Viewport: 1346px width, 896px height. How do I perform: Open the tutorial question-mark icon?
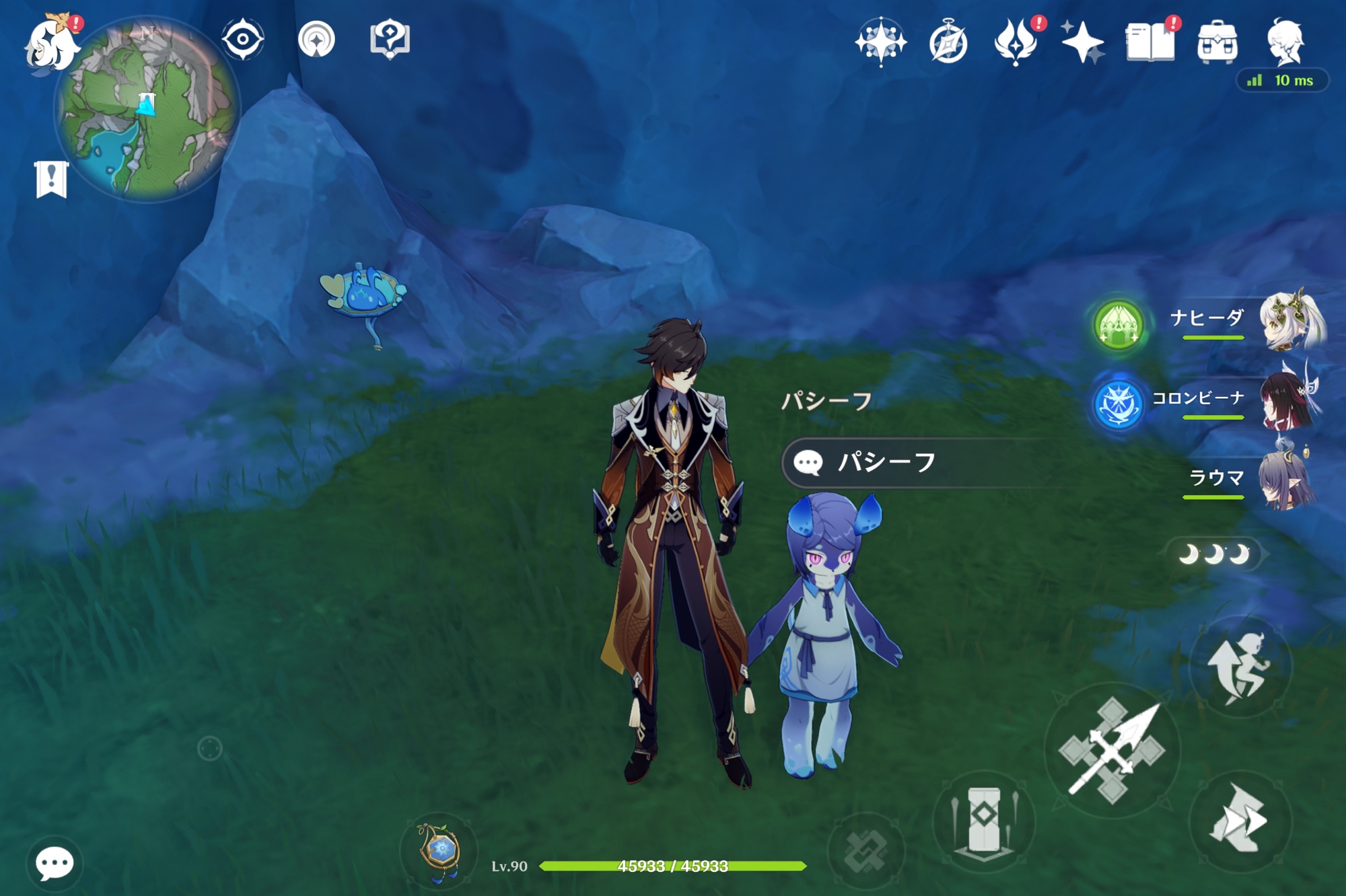390,40
